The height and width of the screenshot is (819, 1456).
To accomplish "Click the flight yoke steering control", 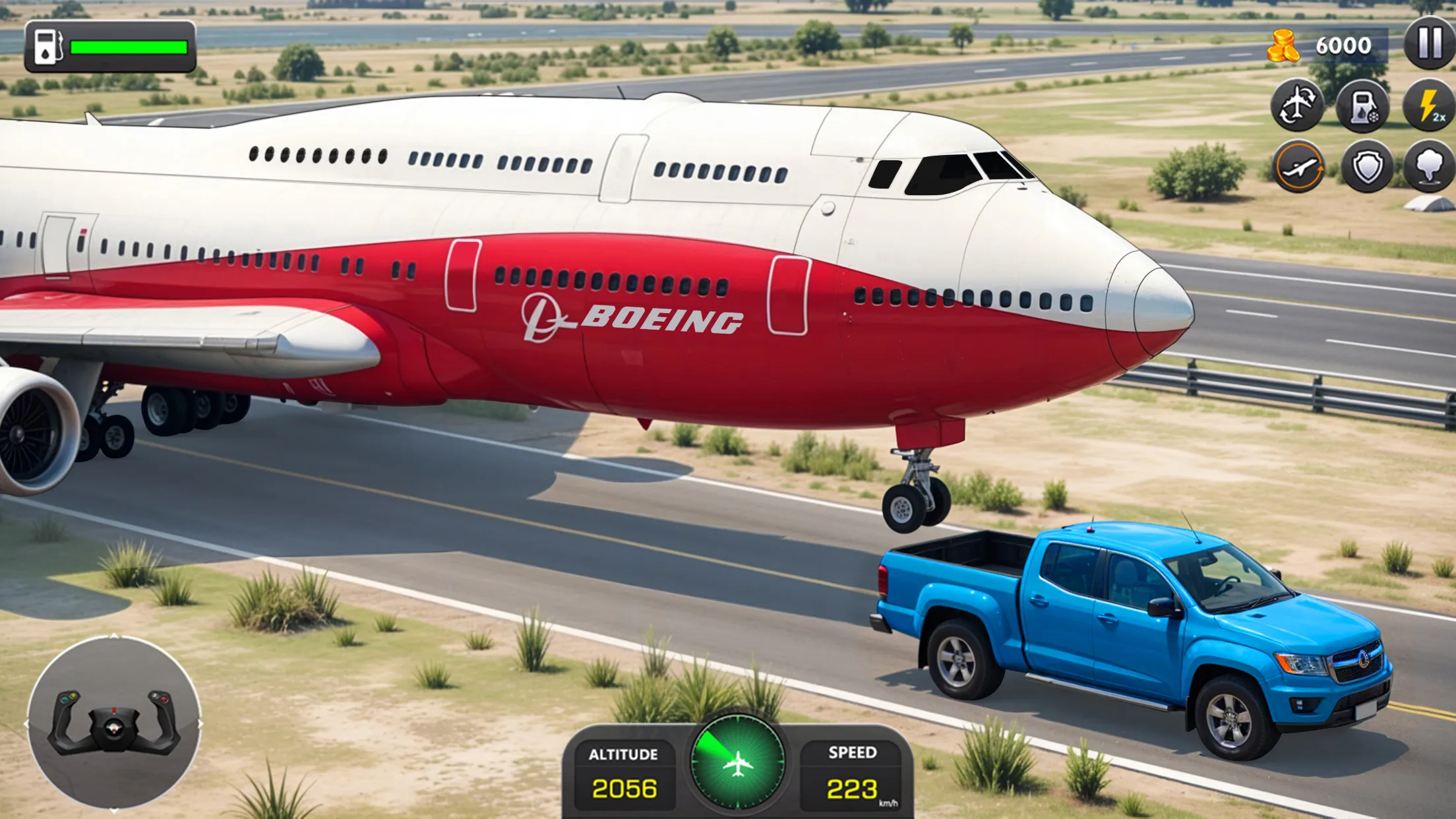I will click(x=113, y=723).
